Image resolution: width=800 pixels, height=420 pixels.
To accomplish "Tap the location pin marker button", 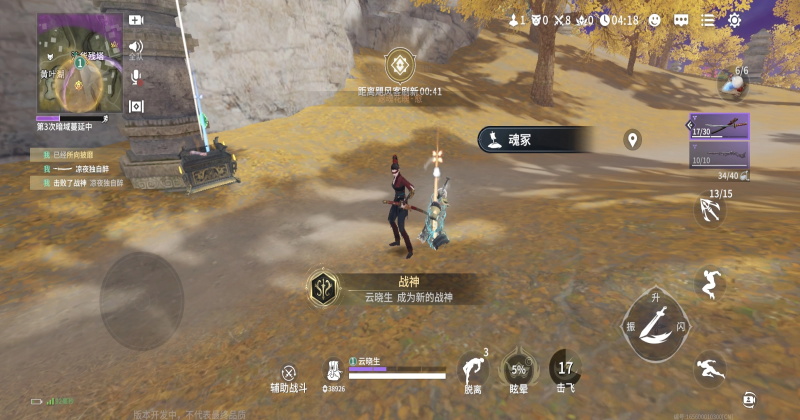I will tap(632, 139).
